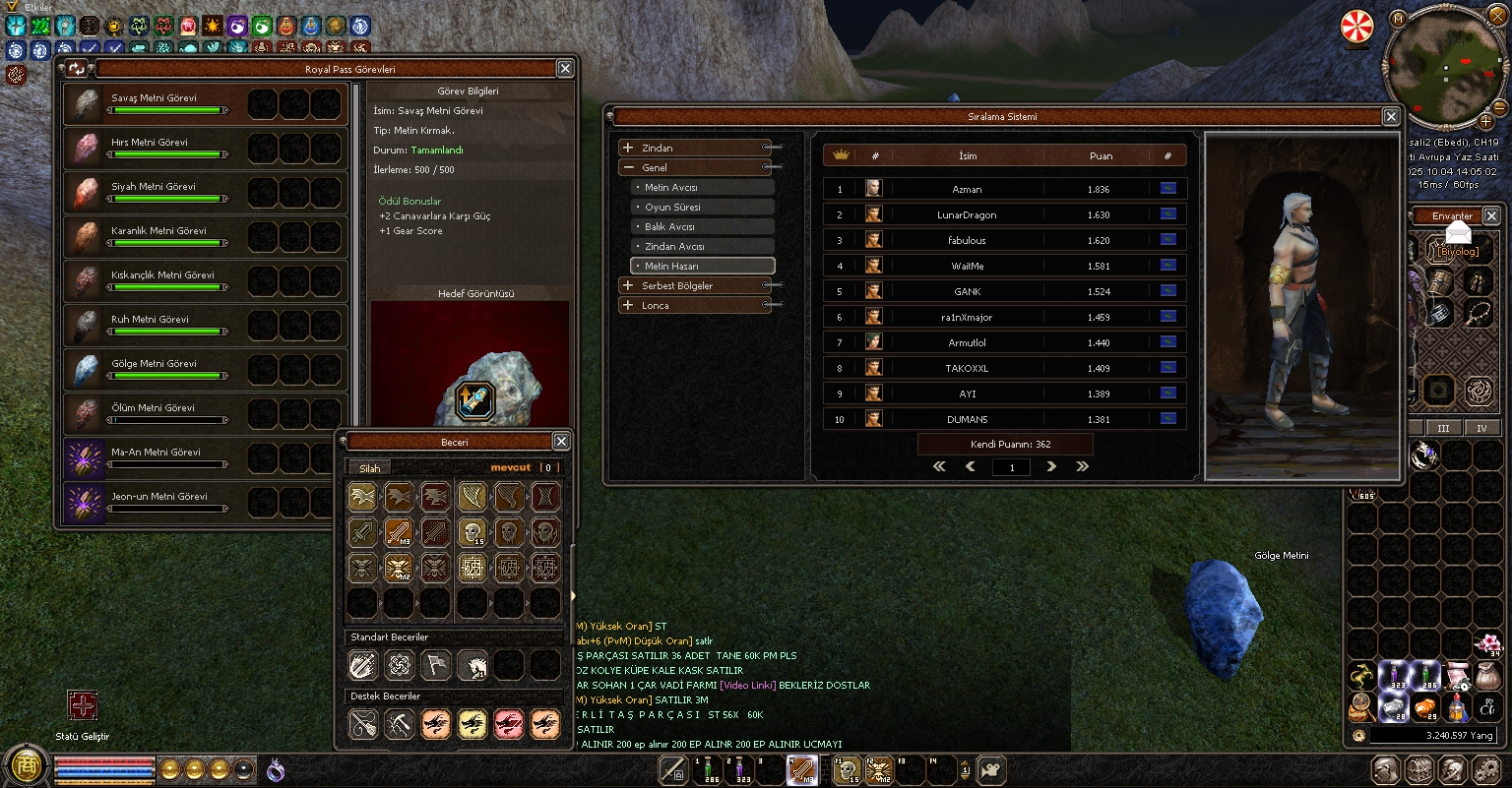Select the Oyun Süresi ranking
The width and height of the screenshot is (1512, 788).
pos(703,207)
